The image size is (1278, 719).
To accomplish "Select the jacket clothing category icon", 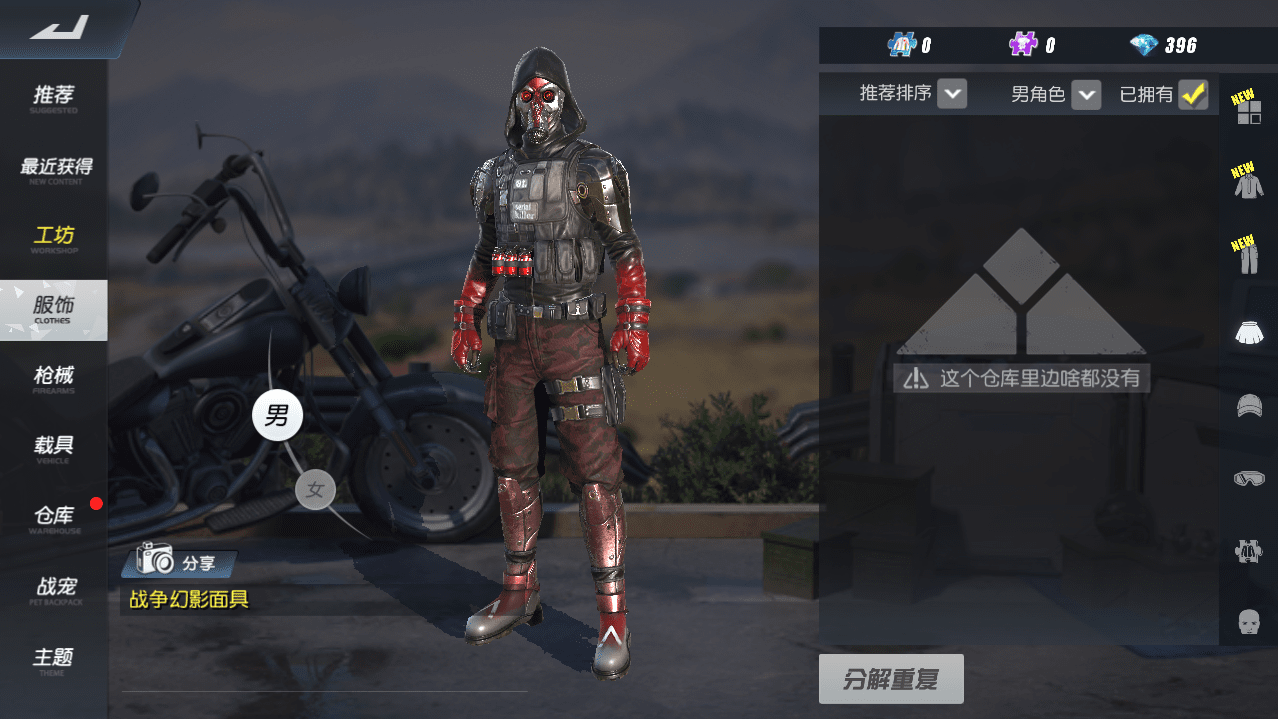I will click(x=1248, y=184).
